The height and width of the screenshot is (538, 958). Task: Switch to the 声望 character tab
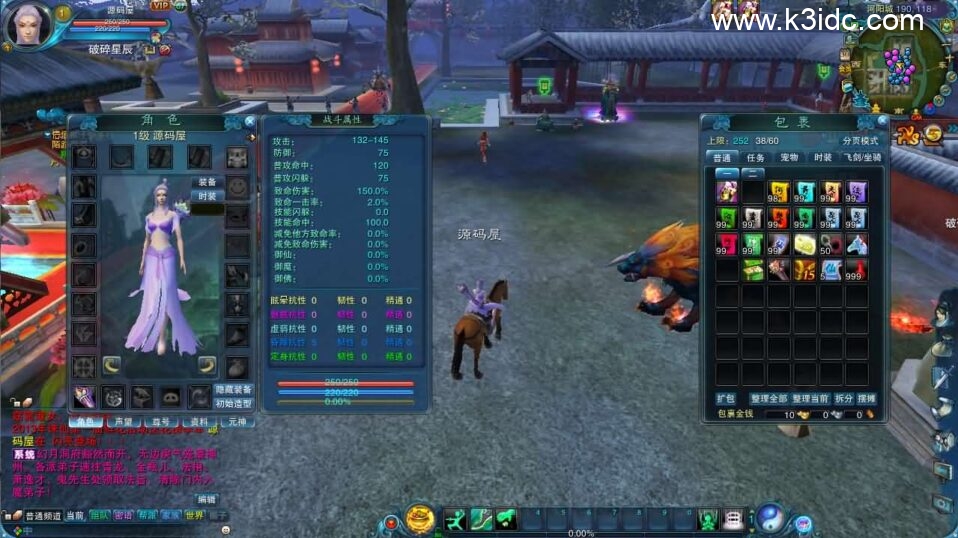(x=124, y=422)
